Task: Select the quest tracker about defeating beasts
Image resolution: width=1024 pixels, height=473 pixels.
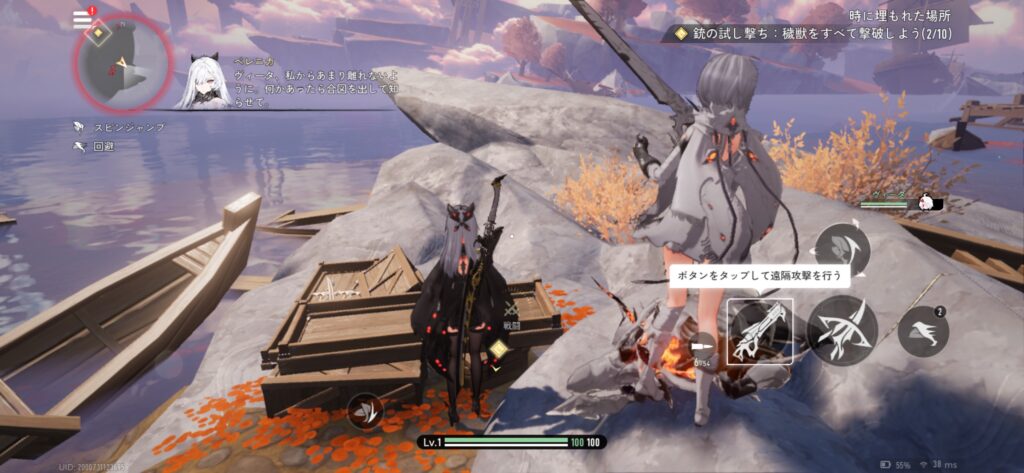Action: [822, 33]
